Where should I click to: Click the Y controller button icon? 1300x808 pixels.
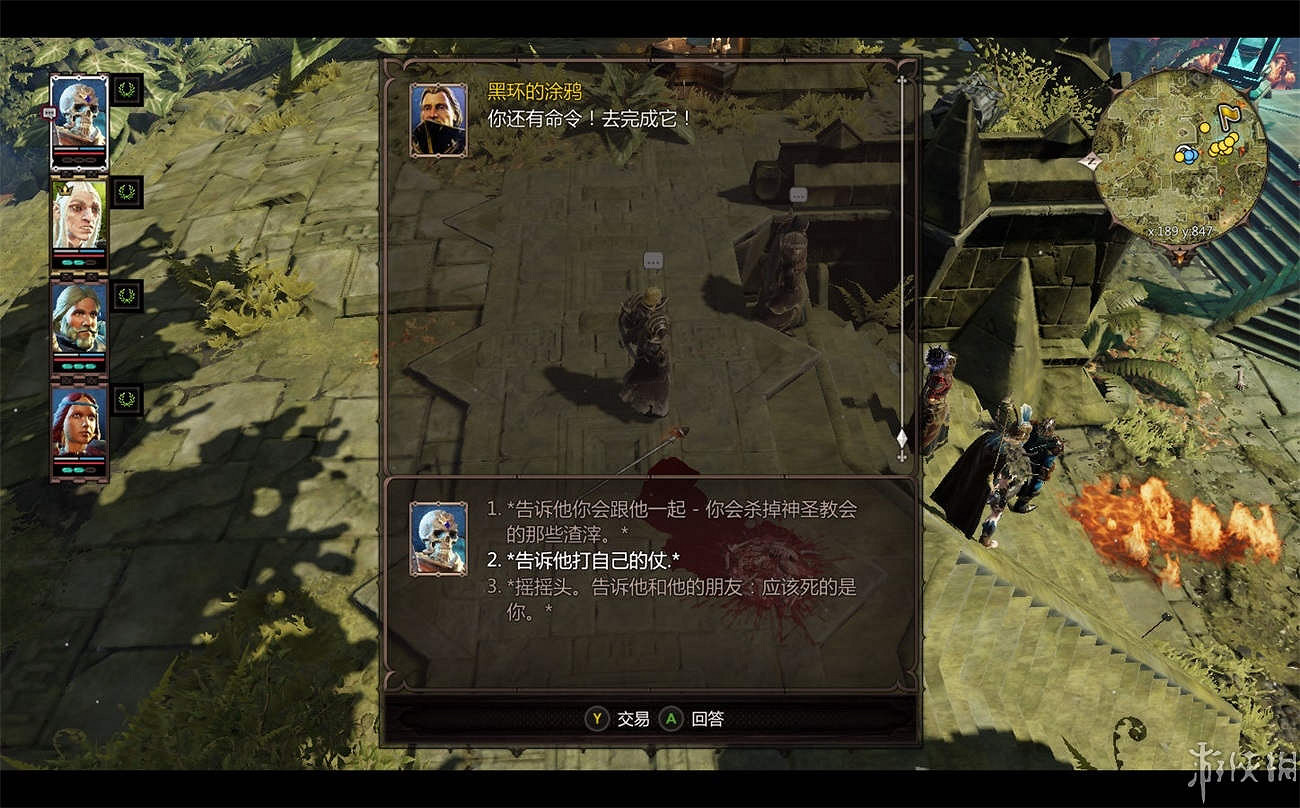tap(595, 718)
